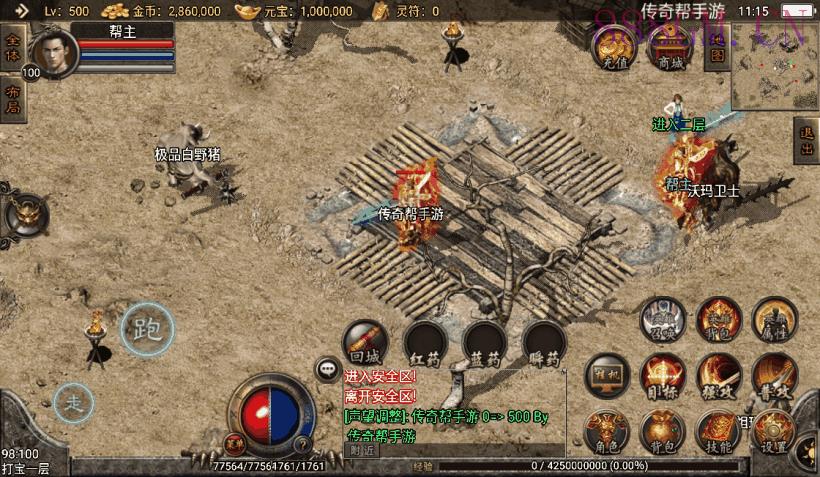Use the 蓝药 blue potion slot
Screen dimensions: 820x477
484,342
